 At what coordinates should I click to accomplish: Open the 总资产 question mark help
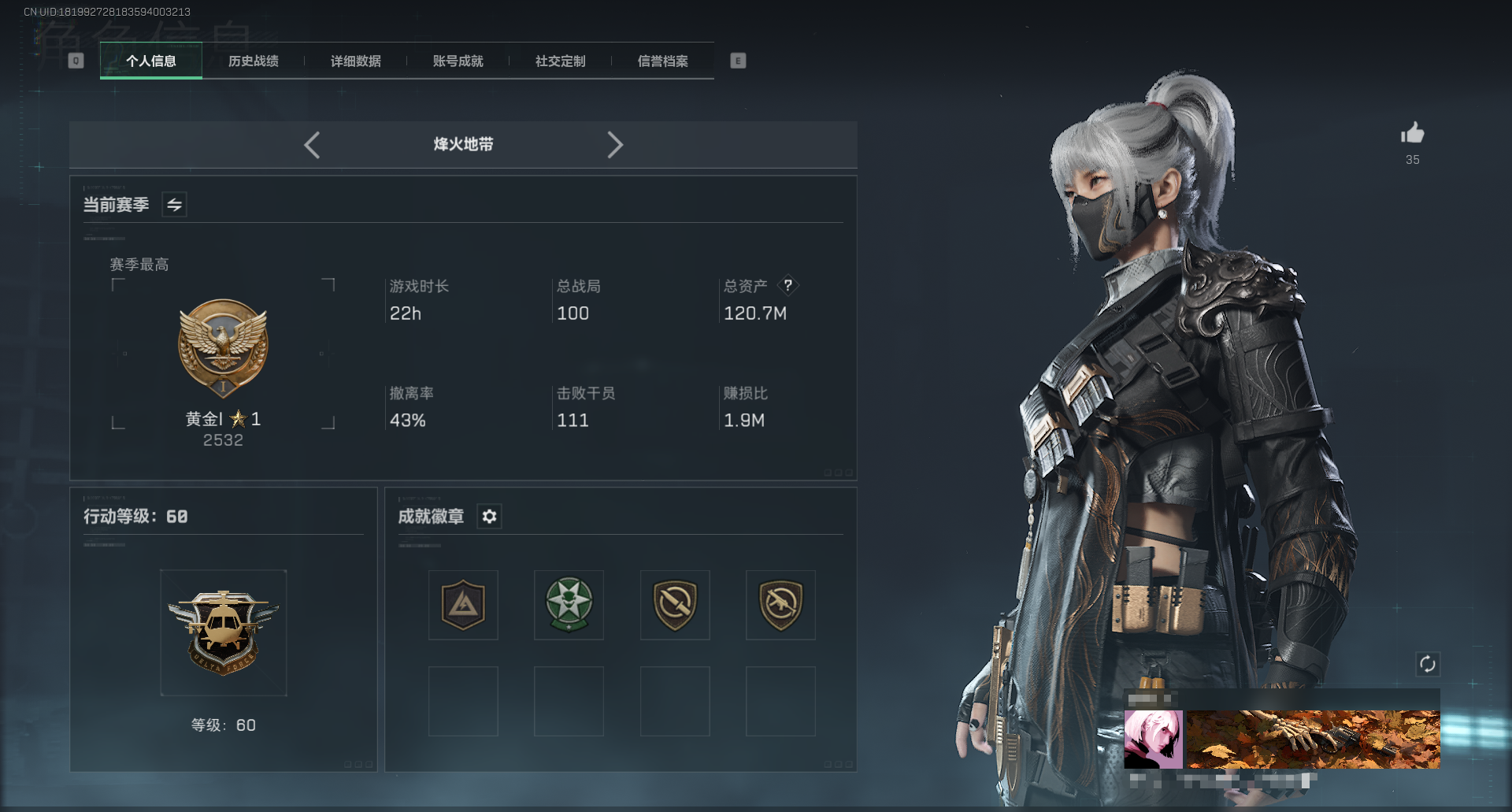(787, 285)
